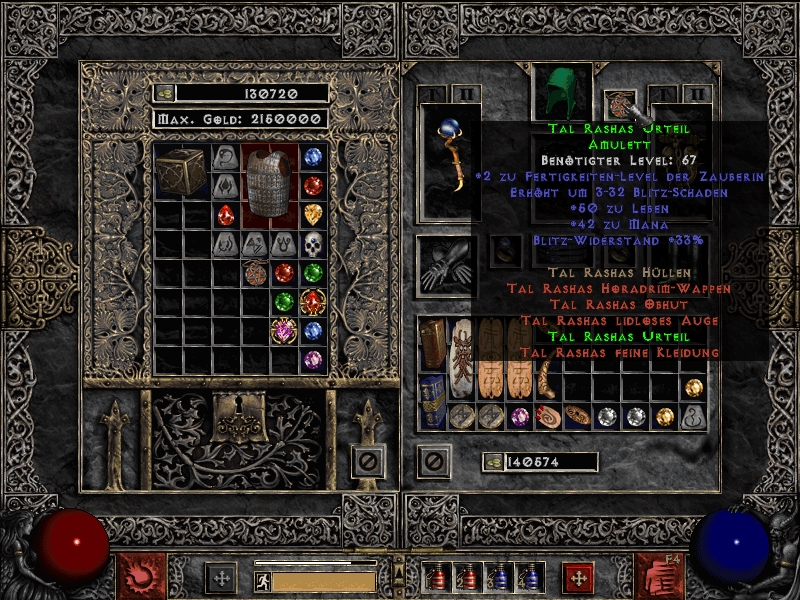This screenshot has width=800, height=600.
Task: Open the right-click skill selector
Action: 659,575
